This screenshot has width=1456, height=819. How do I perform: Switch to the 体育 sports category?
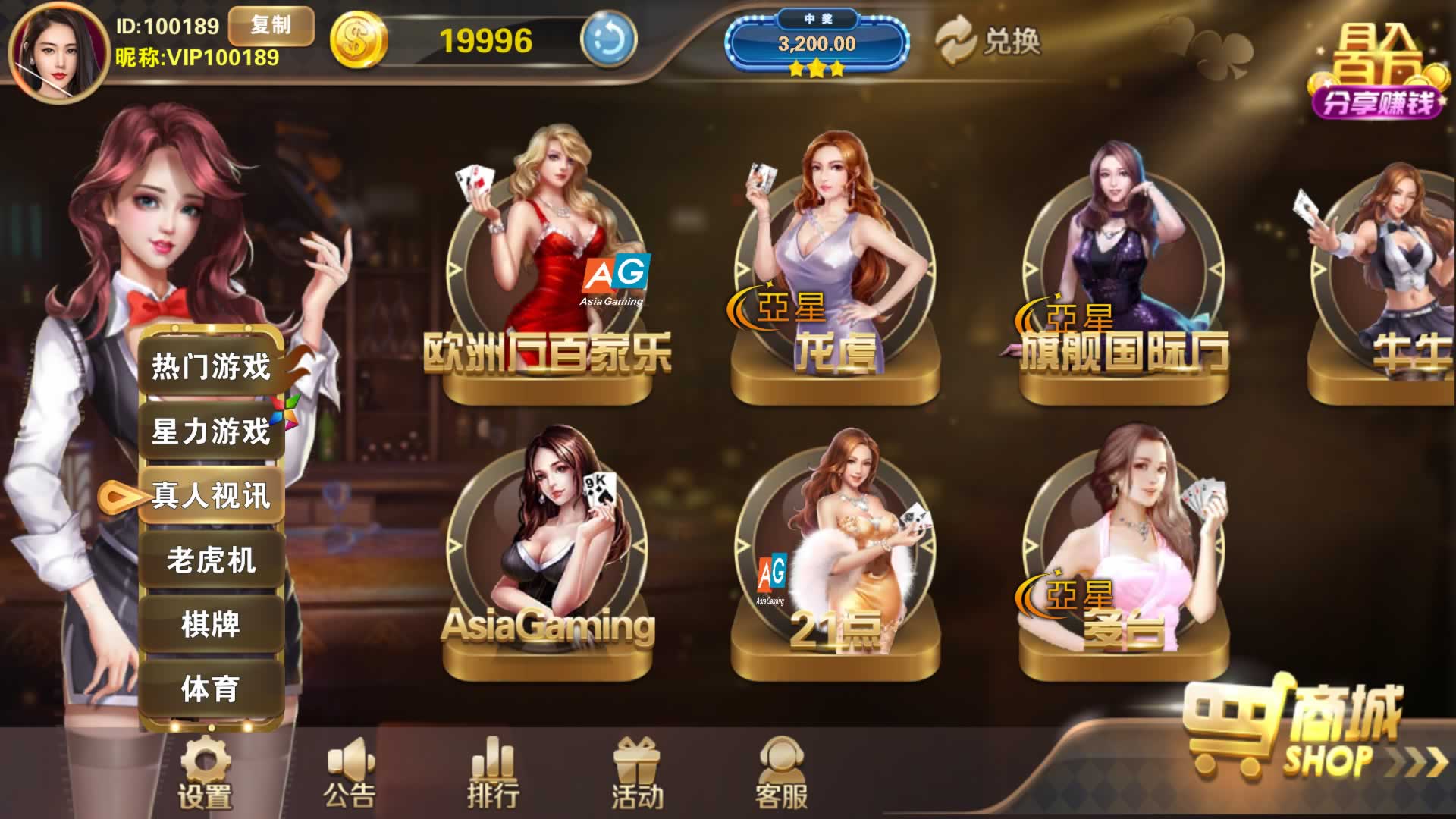point(211,689)
